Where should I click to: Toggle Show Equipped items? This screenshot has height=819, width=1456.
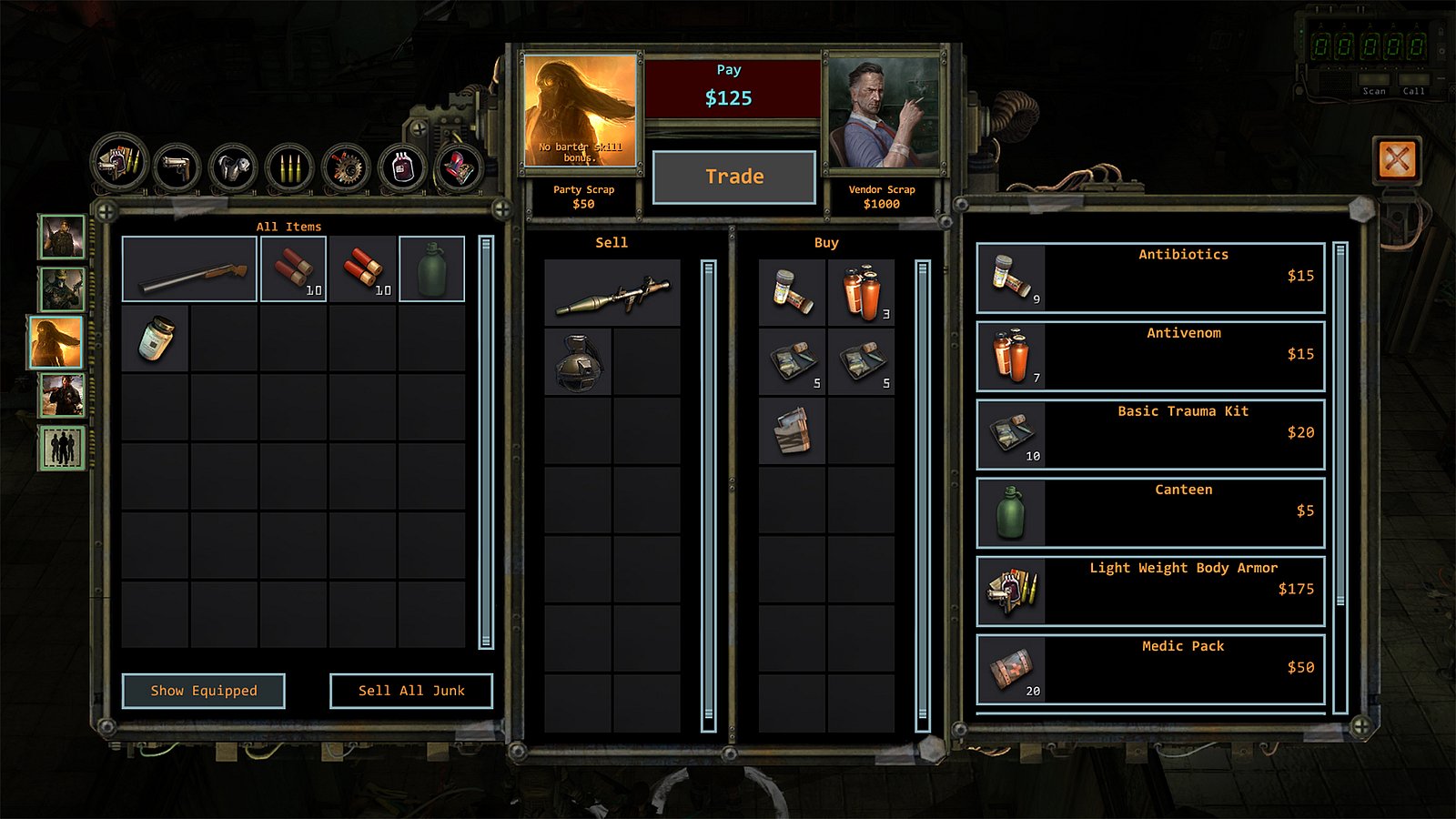click(204, 691)
